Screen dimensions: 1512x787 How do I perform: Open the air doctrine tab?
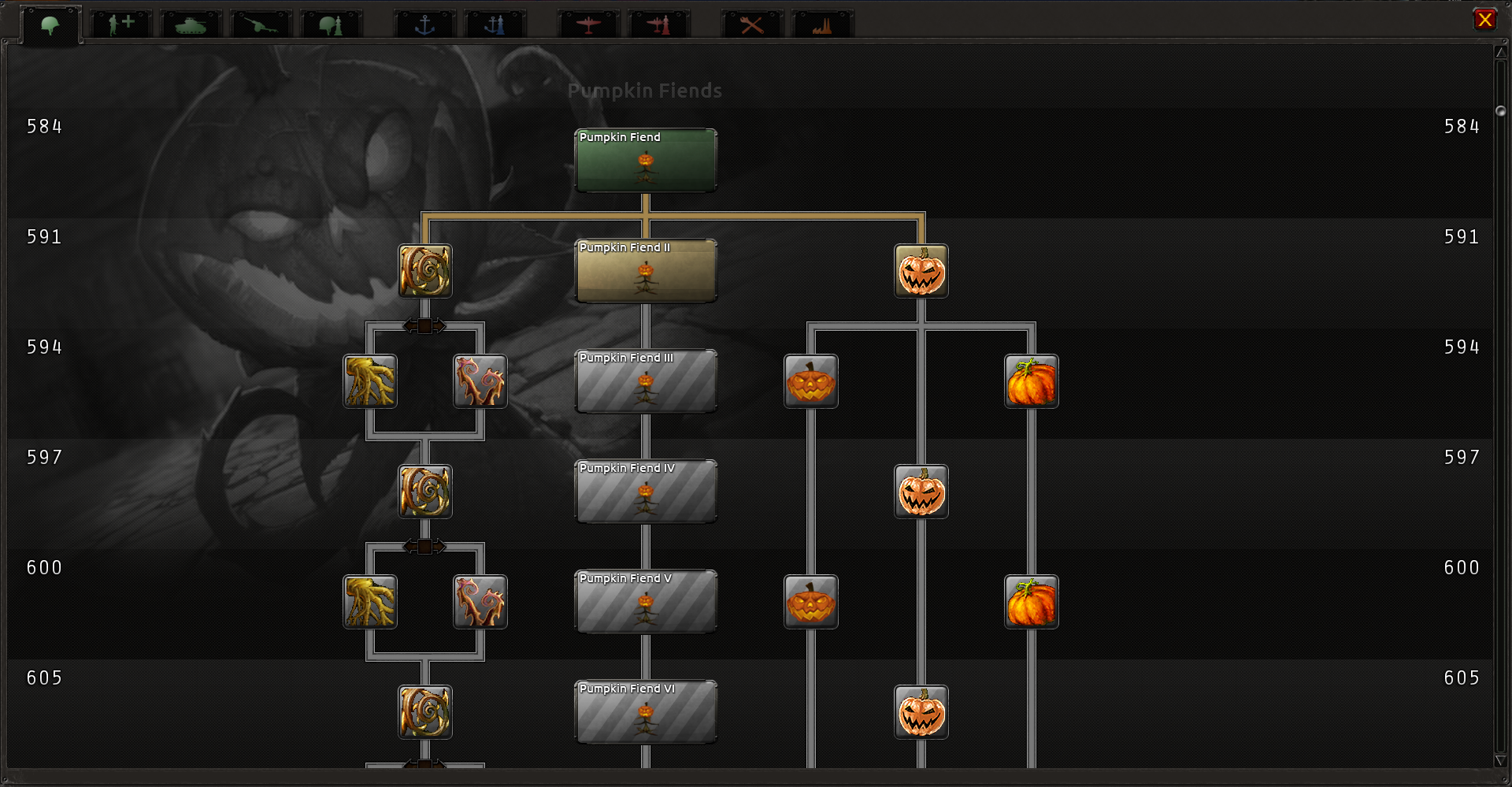point(658,24)
